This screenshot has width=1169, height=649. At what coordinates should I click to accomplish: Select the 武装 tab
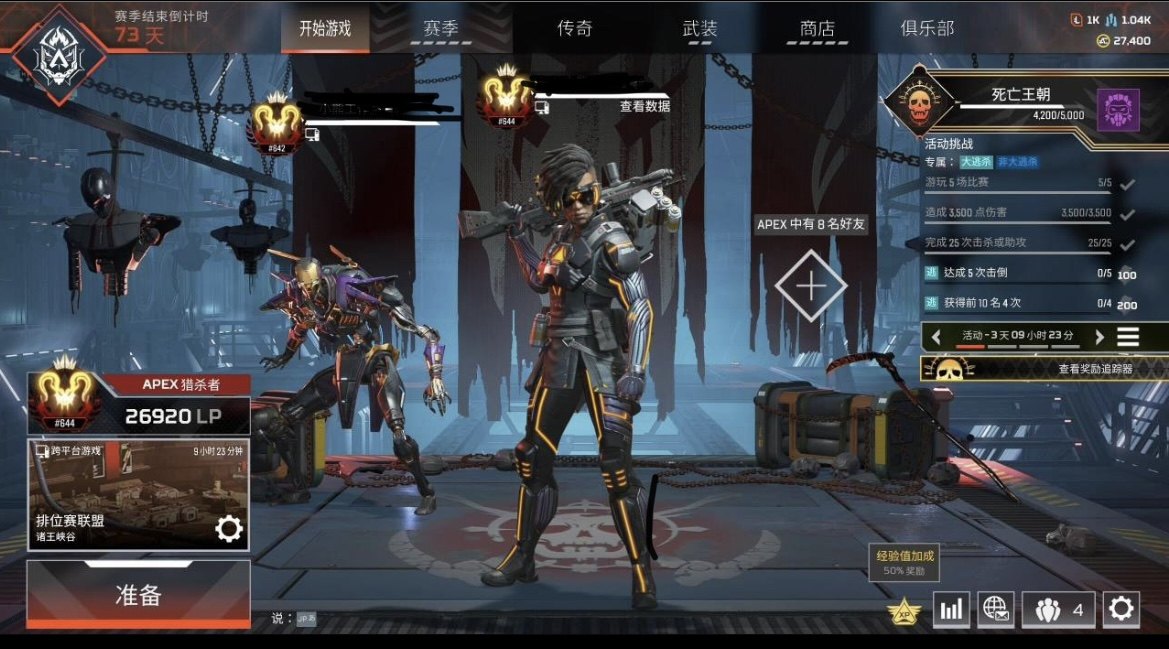point(700,29)
